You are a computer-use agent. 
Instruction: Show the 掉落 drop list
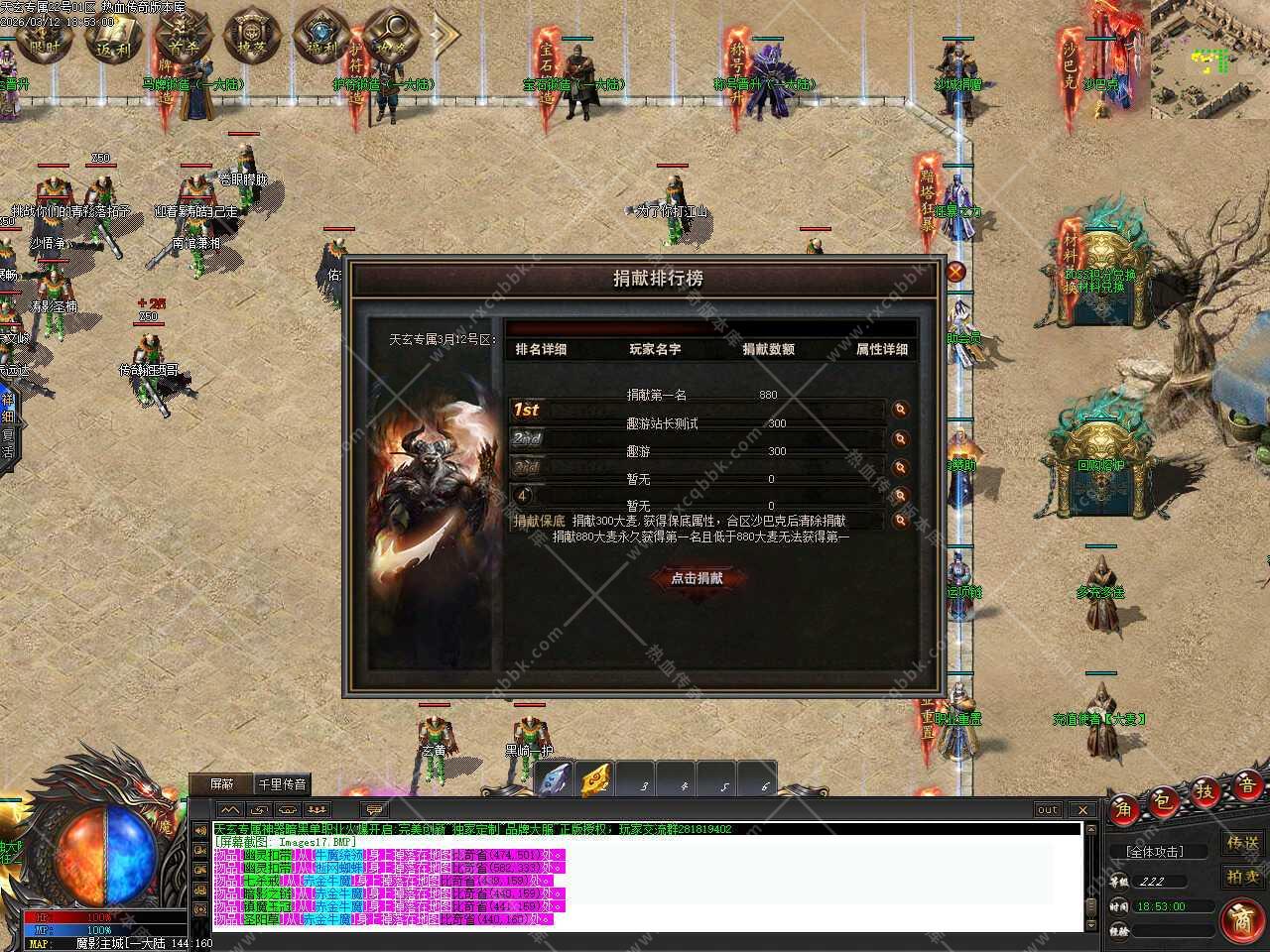click(247, 36)
